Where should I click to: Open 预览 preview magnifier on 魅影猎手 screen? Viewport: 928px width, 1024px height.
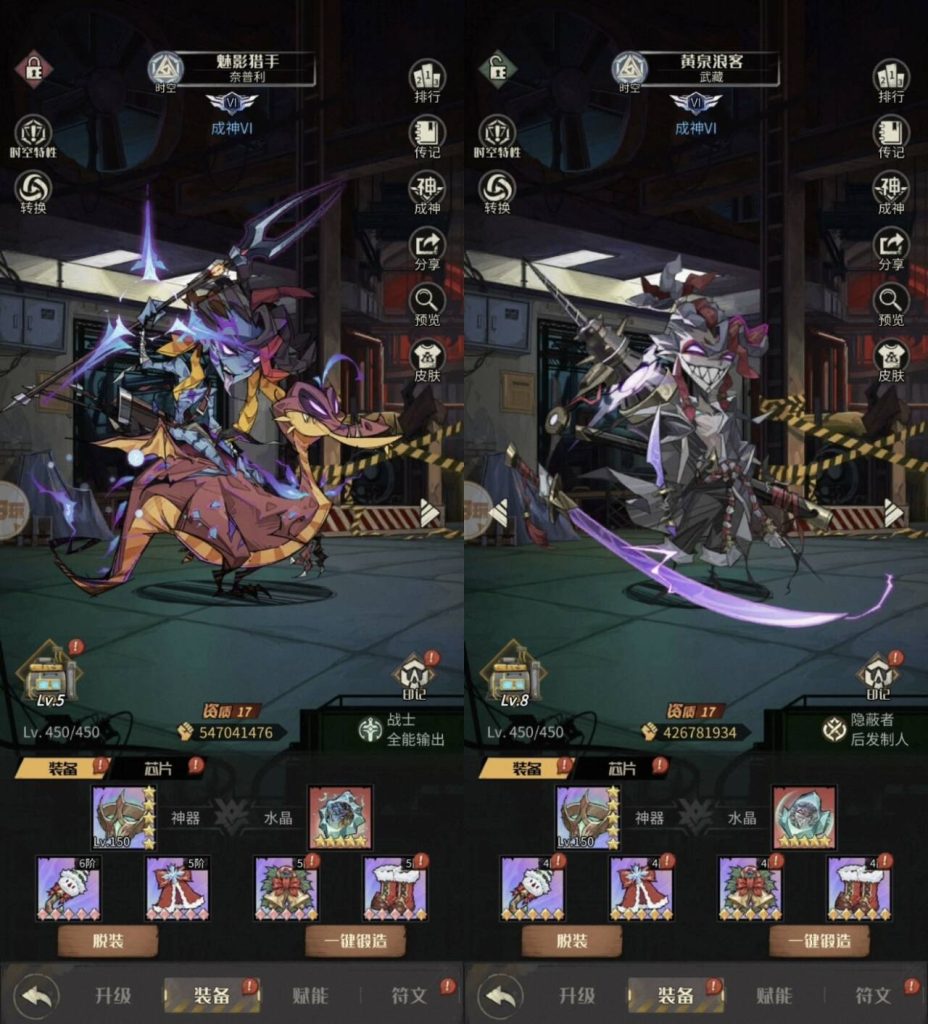[x=427, y=301]
